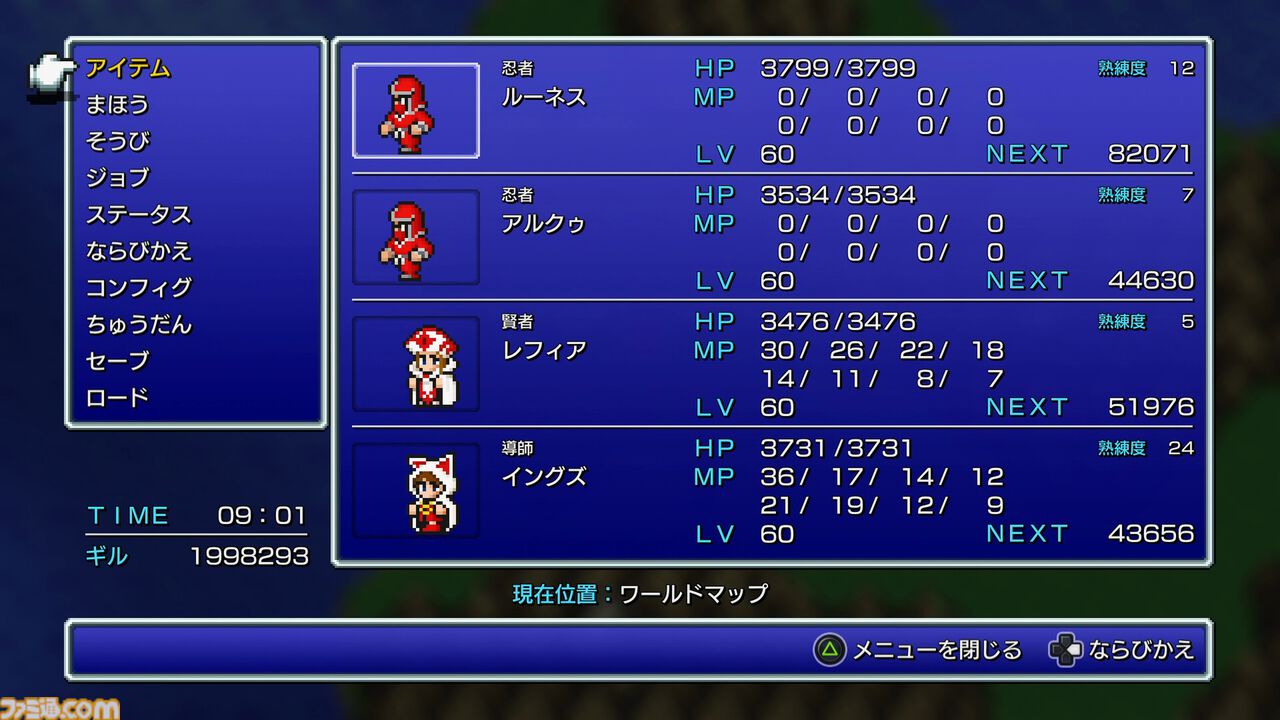Click the D-pad icon next to ならびかえ
This screenshot has height=720, width=1280.
(x=1068, y=649)
